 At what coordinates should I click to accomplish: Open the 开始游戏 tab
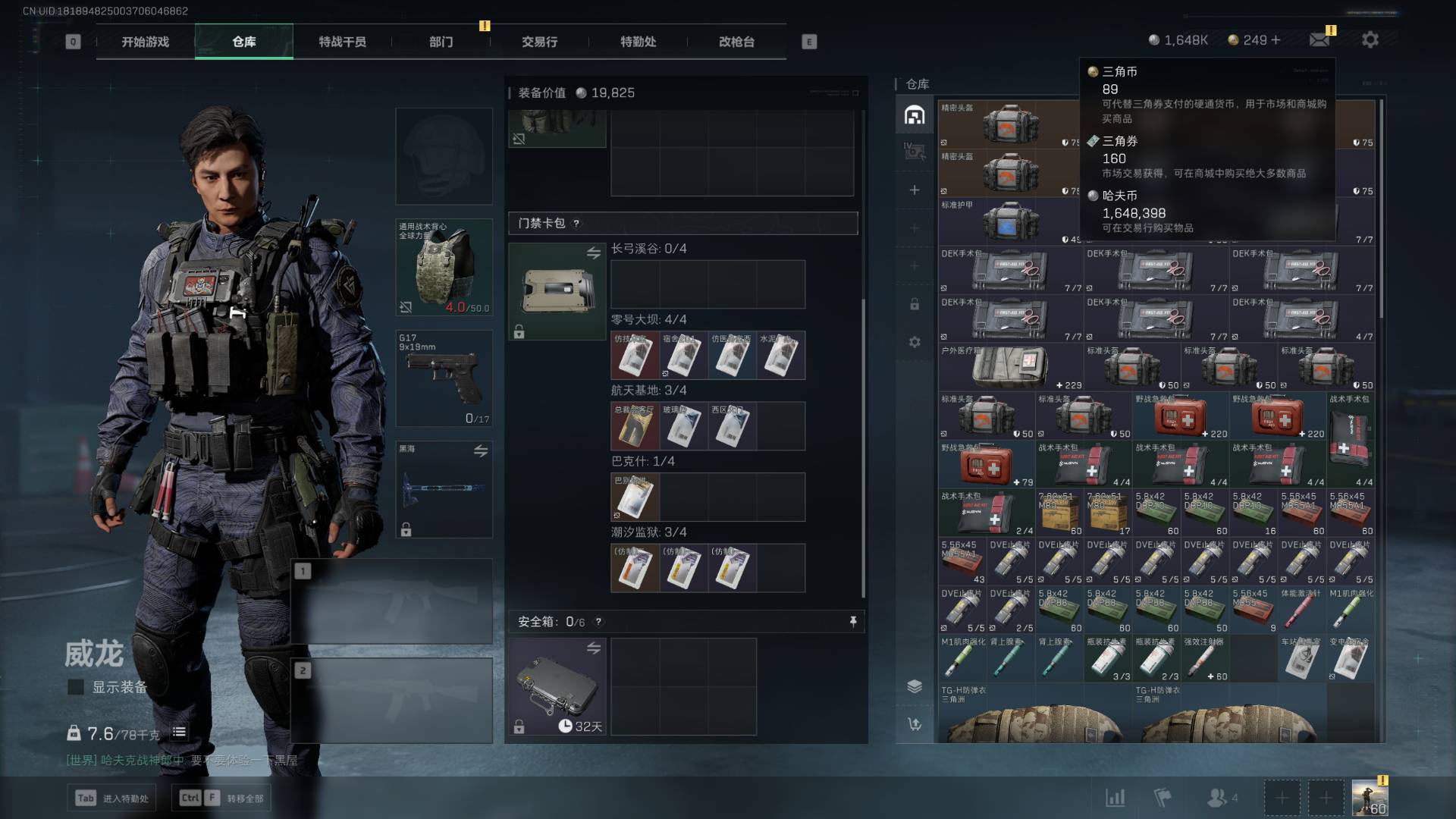pos(145,42)
